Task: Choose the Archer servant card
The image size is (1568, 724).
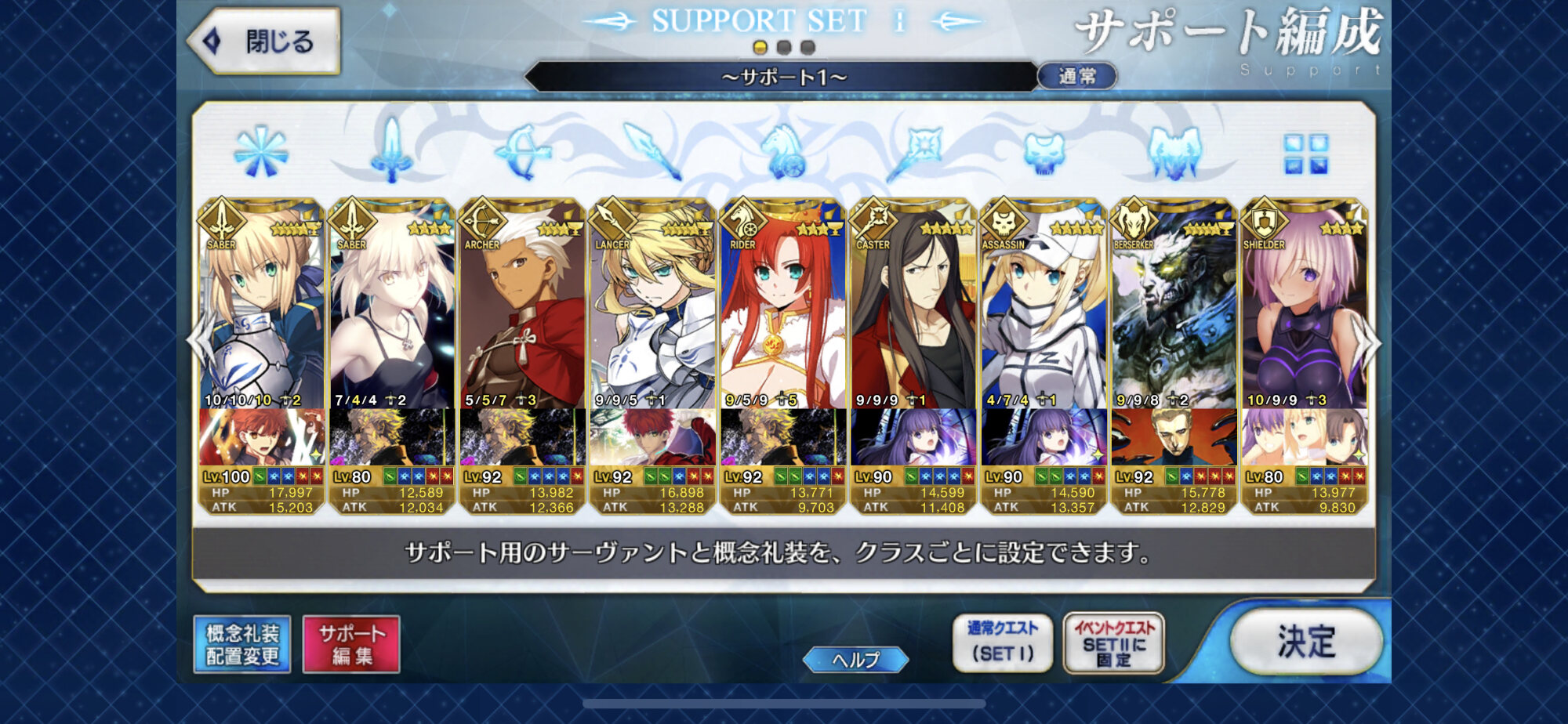Action: click(x=521, y=313)
